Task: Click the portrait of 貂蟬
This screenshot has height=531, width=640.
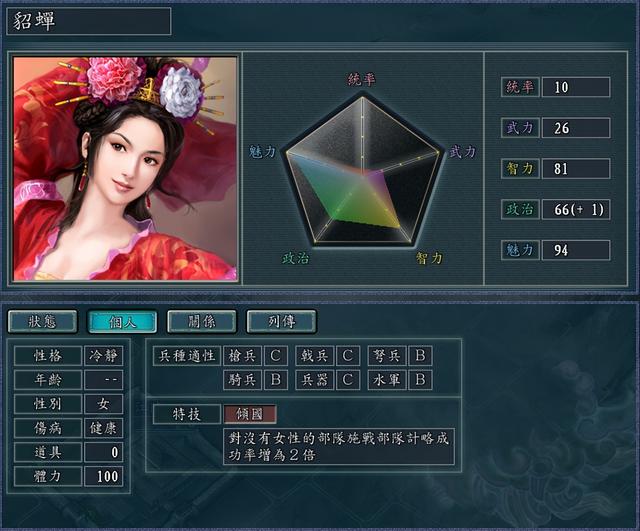Action: coord(125,168)
